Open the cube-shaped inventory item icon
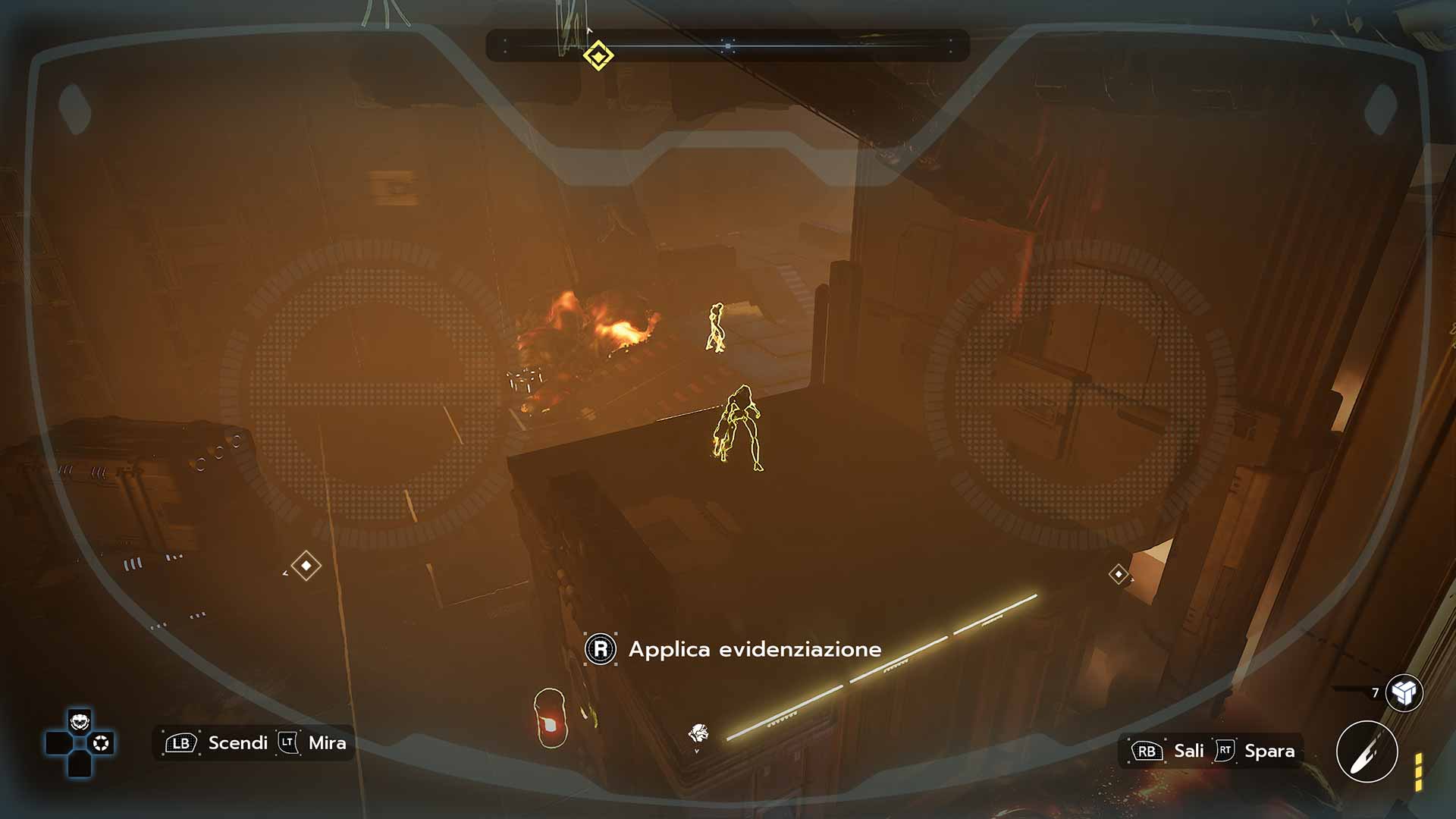Viewport: 1456px width, 819px height. tap(1404, 692)
